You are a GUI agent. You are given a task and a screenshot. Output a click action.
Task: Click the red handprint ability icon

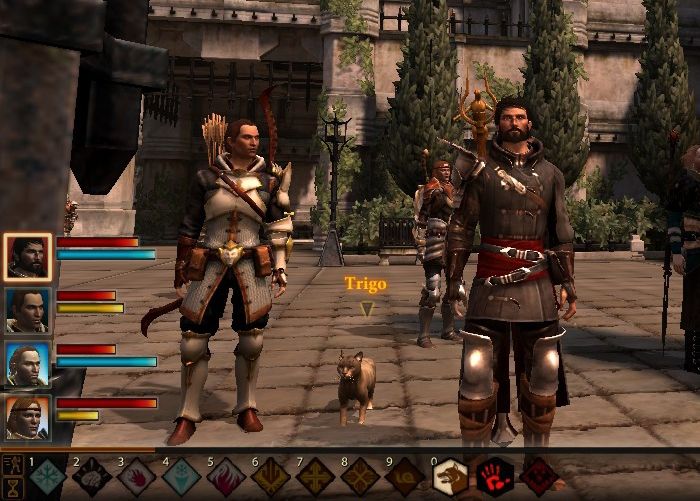495,478
